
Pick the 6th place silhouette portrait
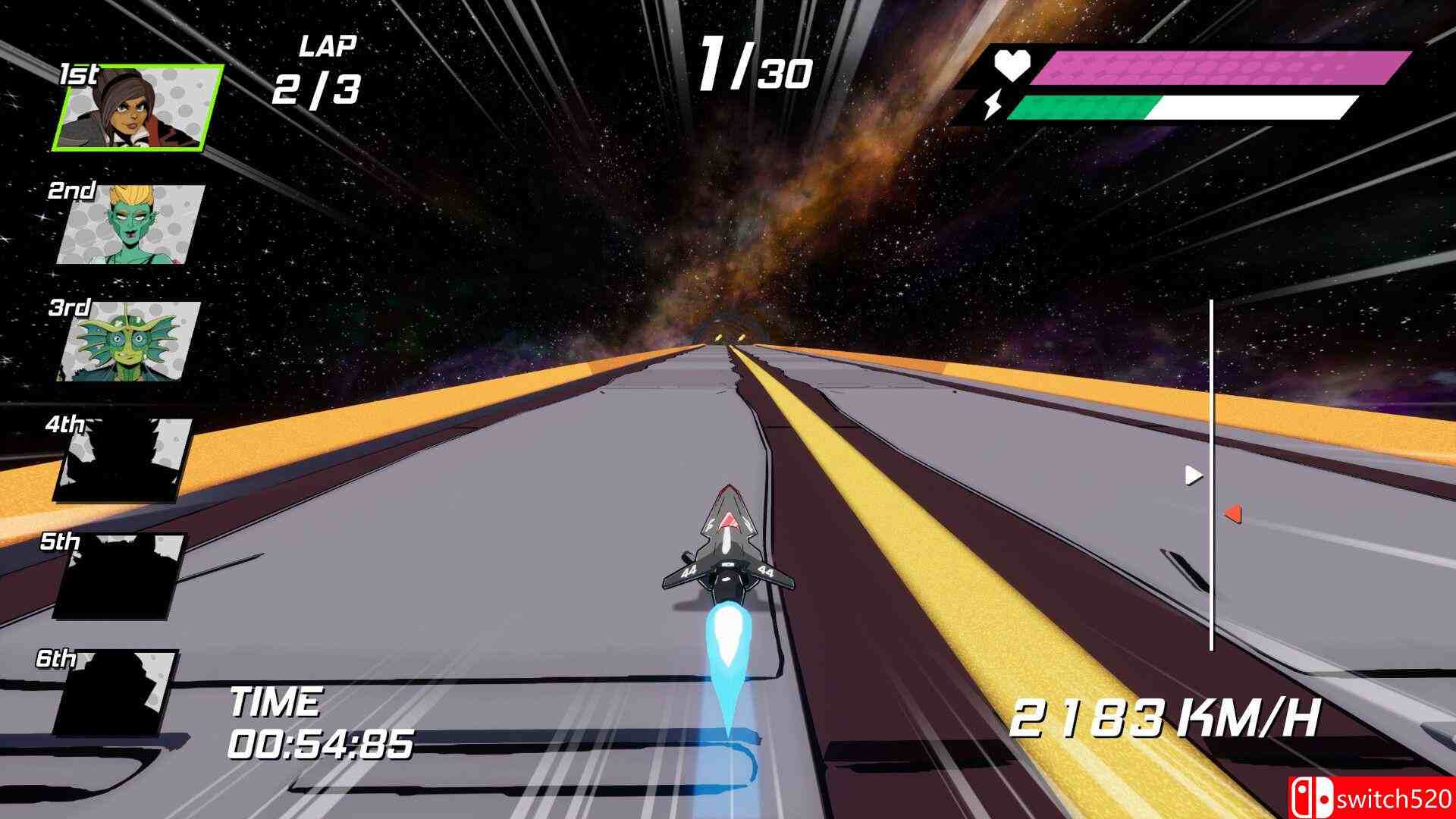[x=116, y=692]
